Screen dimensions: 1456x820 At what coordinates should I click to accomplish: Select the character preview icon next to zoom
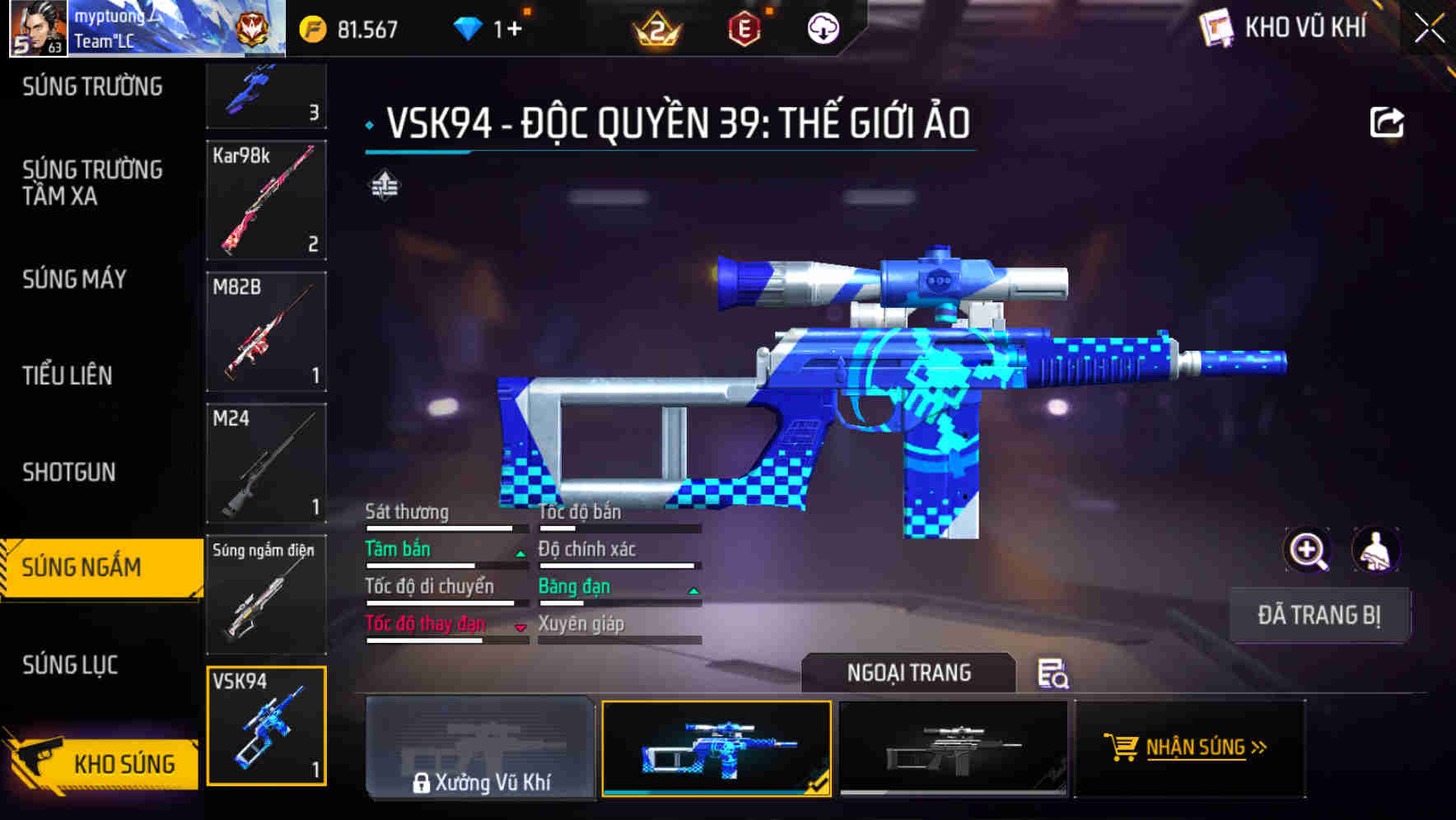point(1376,550)
